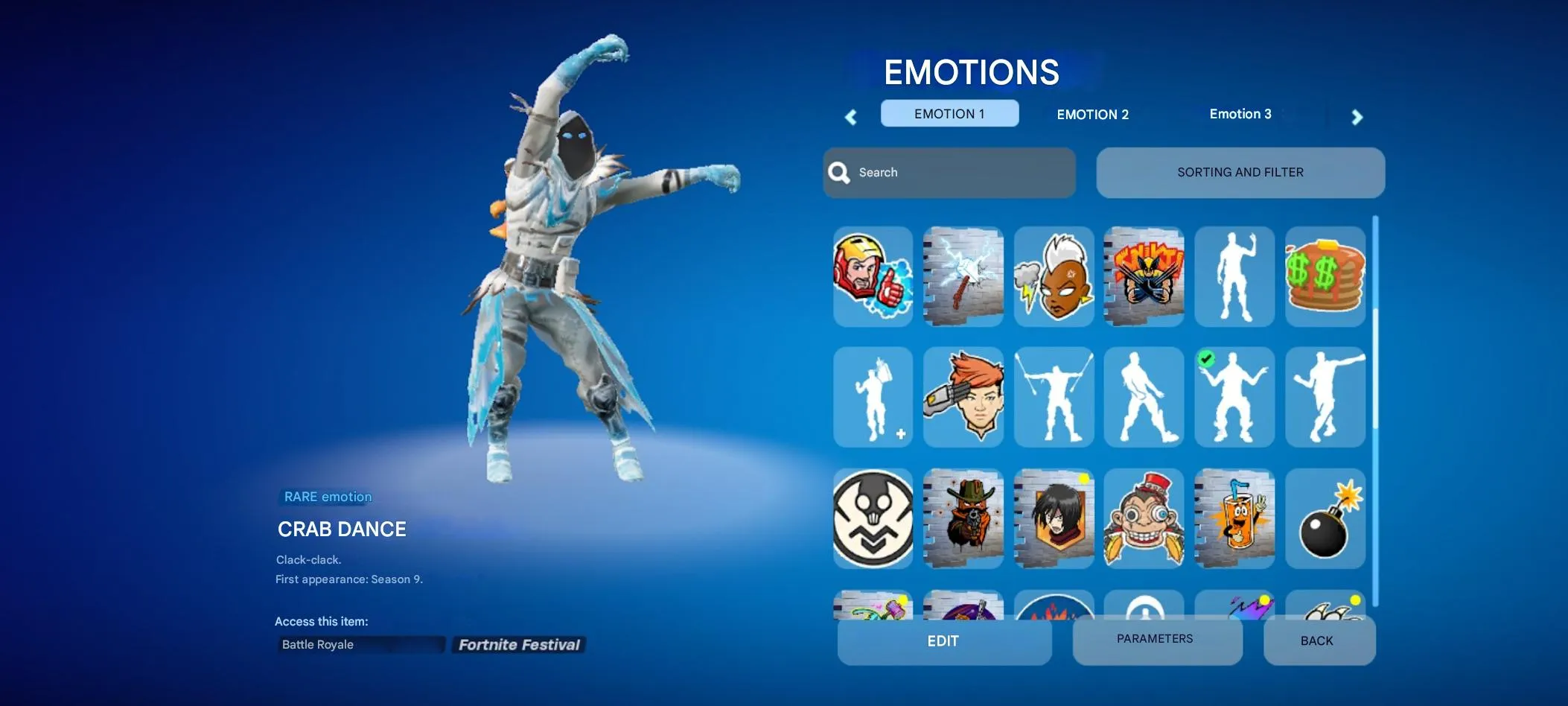The image size is (1568, 706).
Task: Pick the Mikasa anime spray
Action: [x=1054, y=518]
